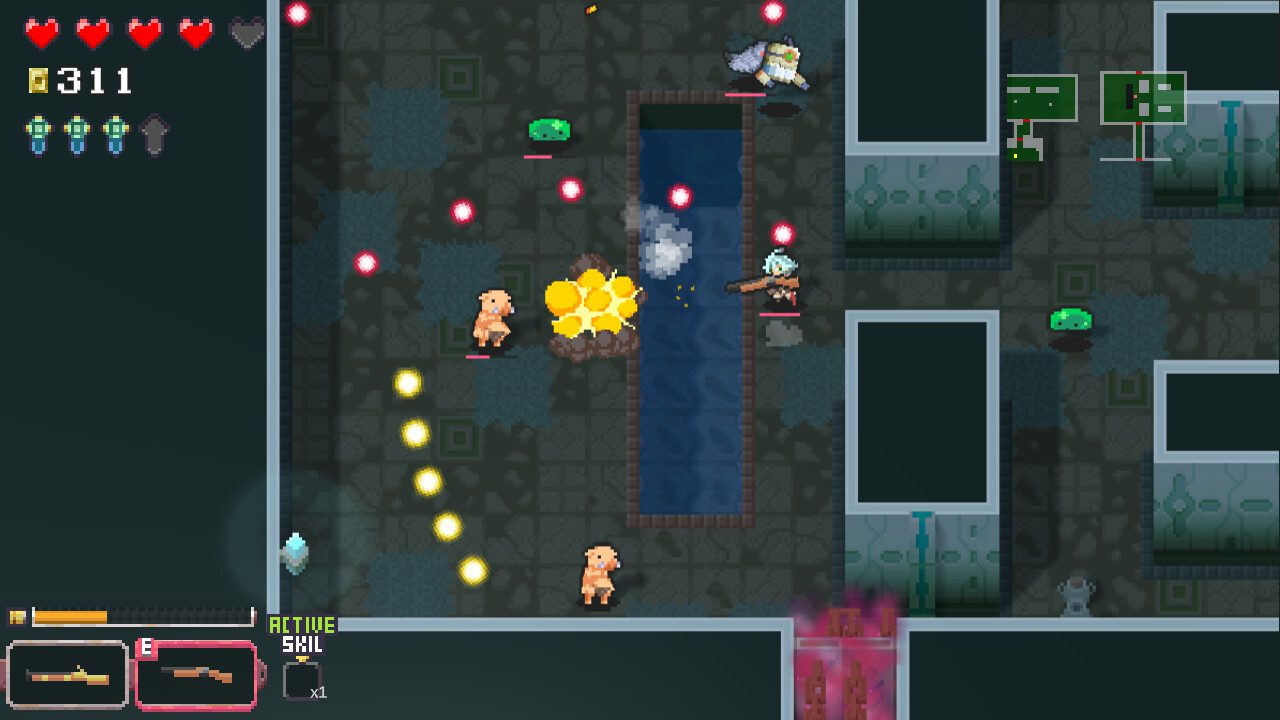Select the blasted musket in the left weapon slot
The width and height of the screenshot is (1280, 720).
64,672
